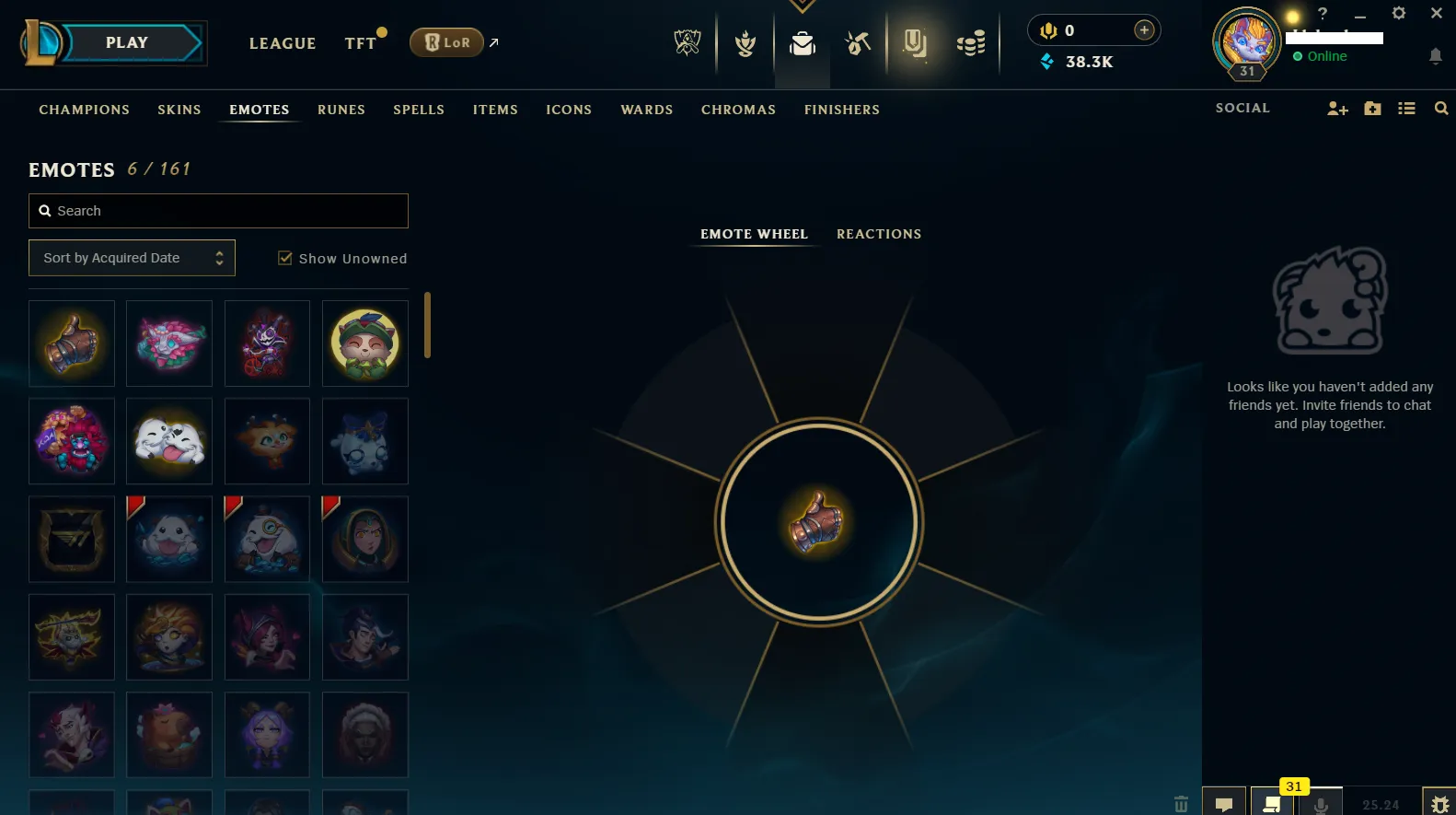Click the highlighted Collection cards icon
The width and height of the screenshot is (1456, 815).
pyautogui.click(x=916, y=42)
